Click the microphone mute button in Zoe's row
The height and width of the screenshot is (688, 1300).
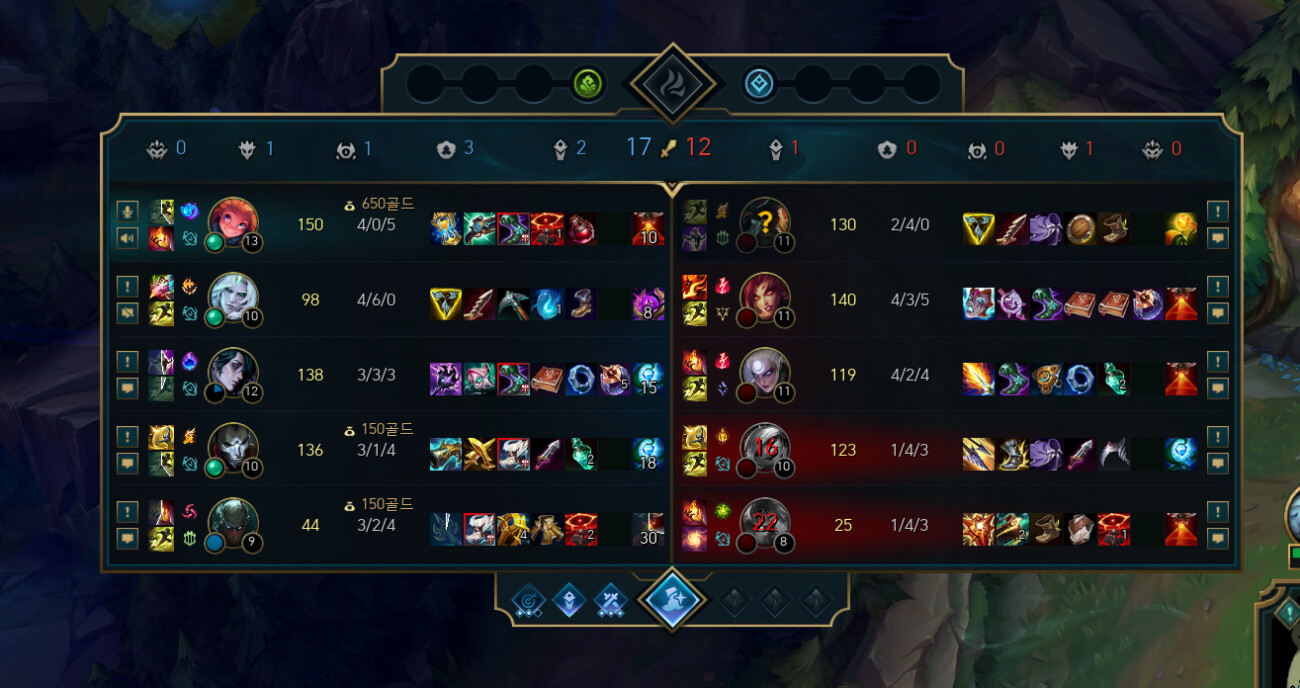click(x=127, y=211)
